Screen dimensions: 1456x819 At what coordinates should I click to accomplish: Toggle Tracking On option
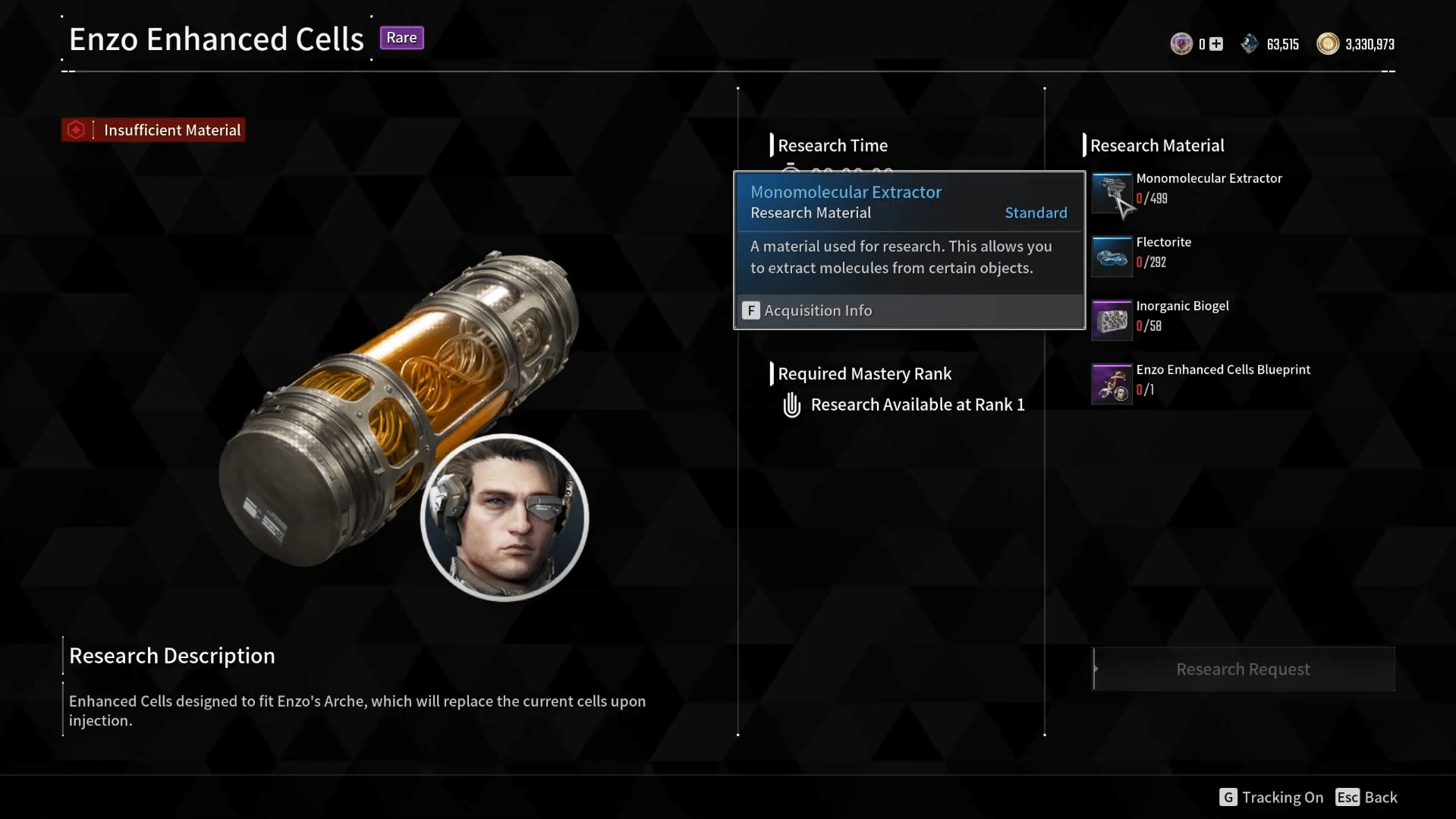[x=1271, y=797]
